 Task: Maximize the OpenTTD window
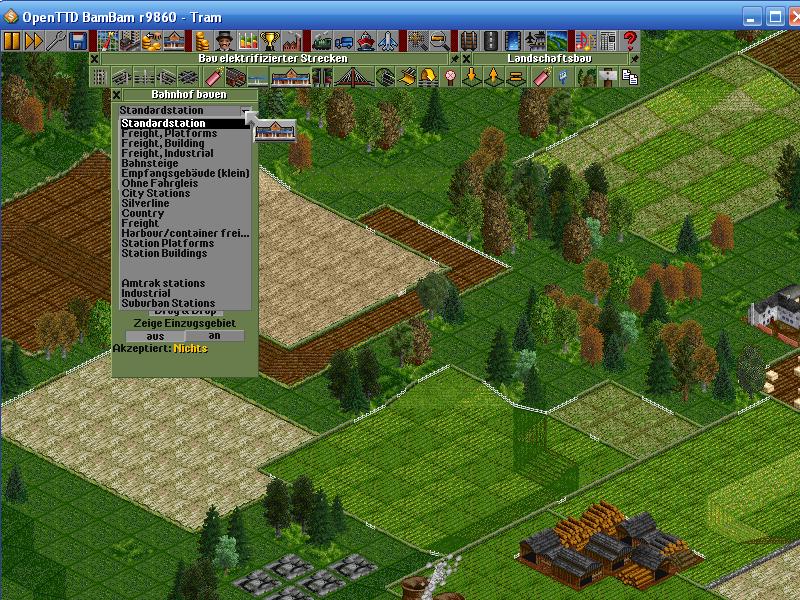pos(774,16)
